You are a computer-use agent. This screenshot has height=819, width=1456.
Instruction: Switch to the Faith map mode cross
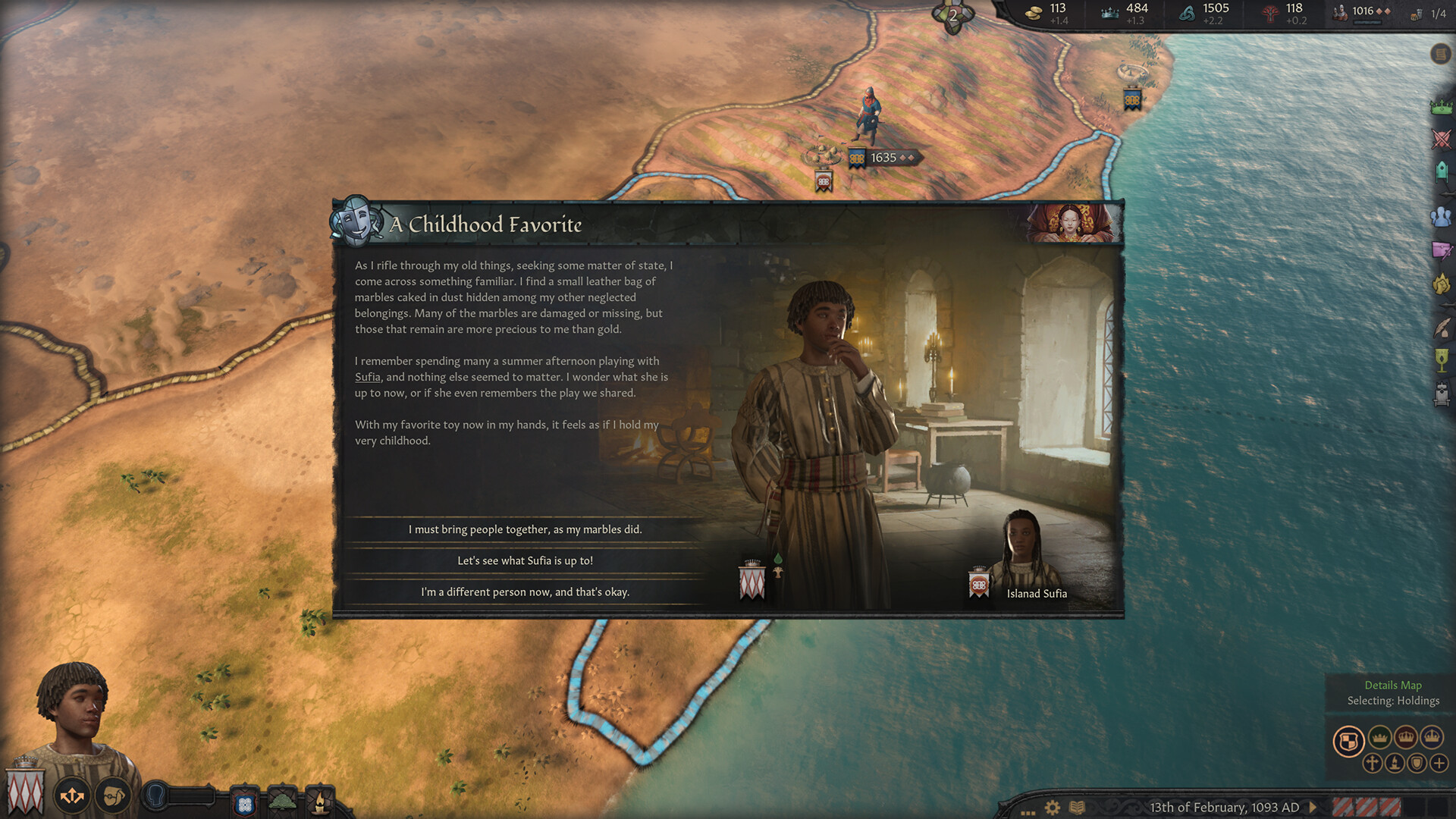click(x=1373, y=764)
